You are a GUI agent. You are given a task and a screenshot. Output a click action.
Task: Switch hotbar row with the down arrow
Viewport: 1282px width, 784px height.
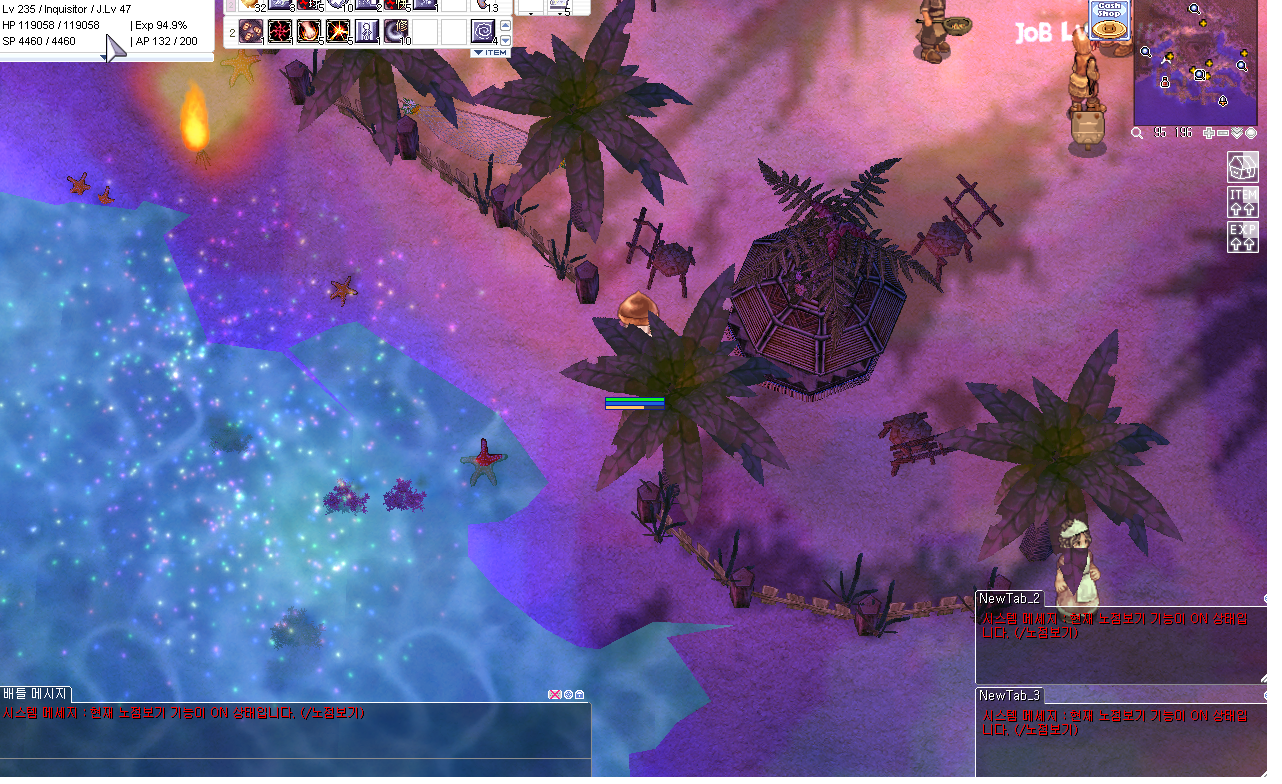505,40
